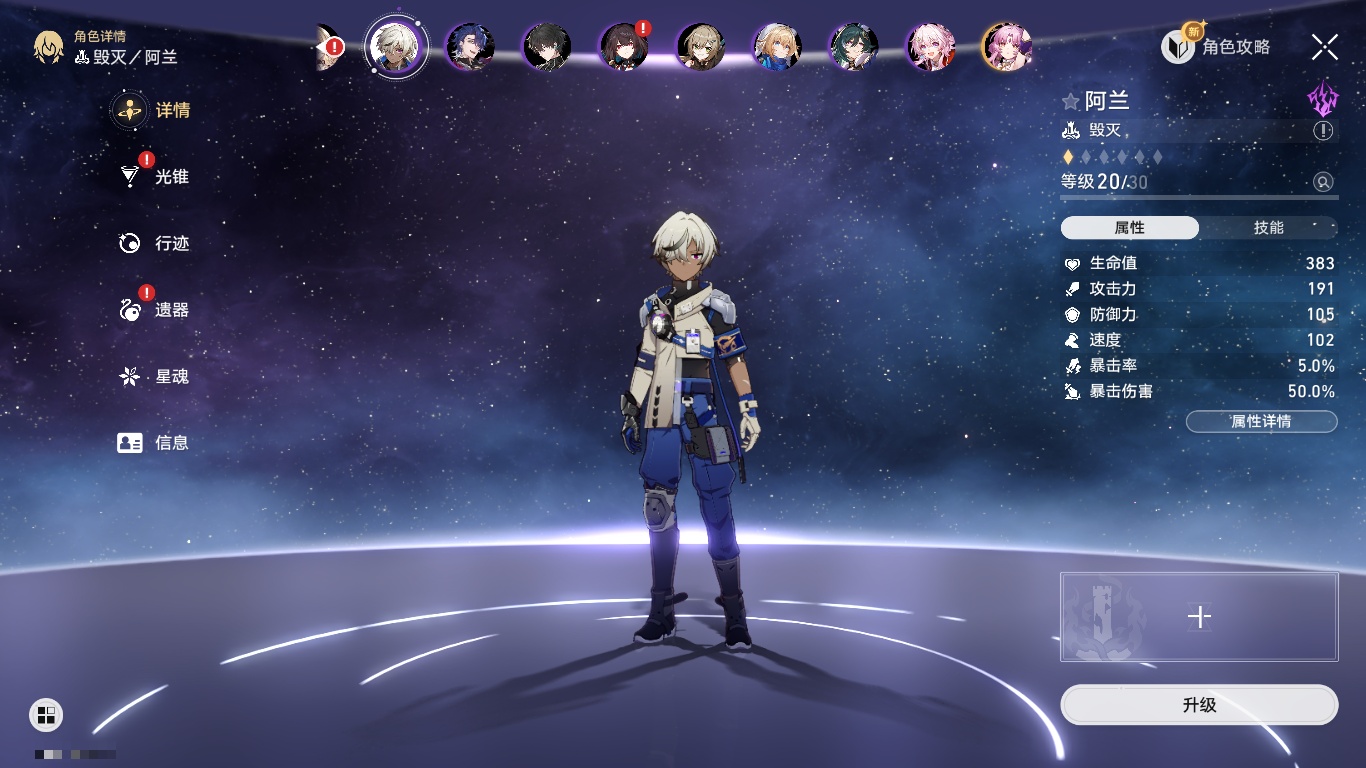Open the 星魂 eidolon menu
The width and height of the screenshot is (1366, 768).
coord(154,376)
